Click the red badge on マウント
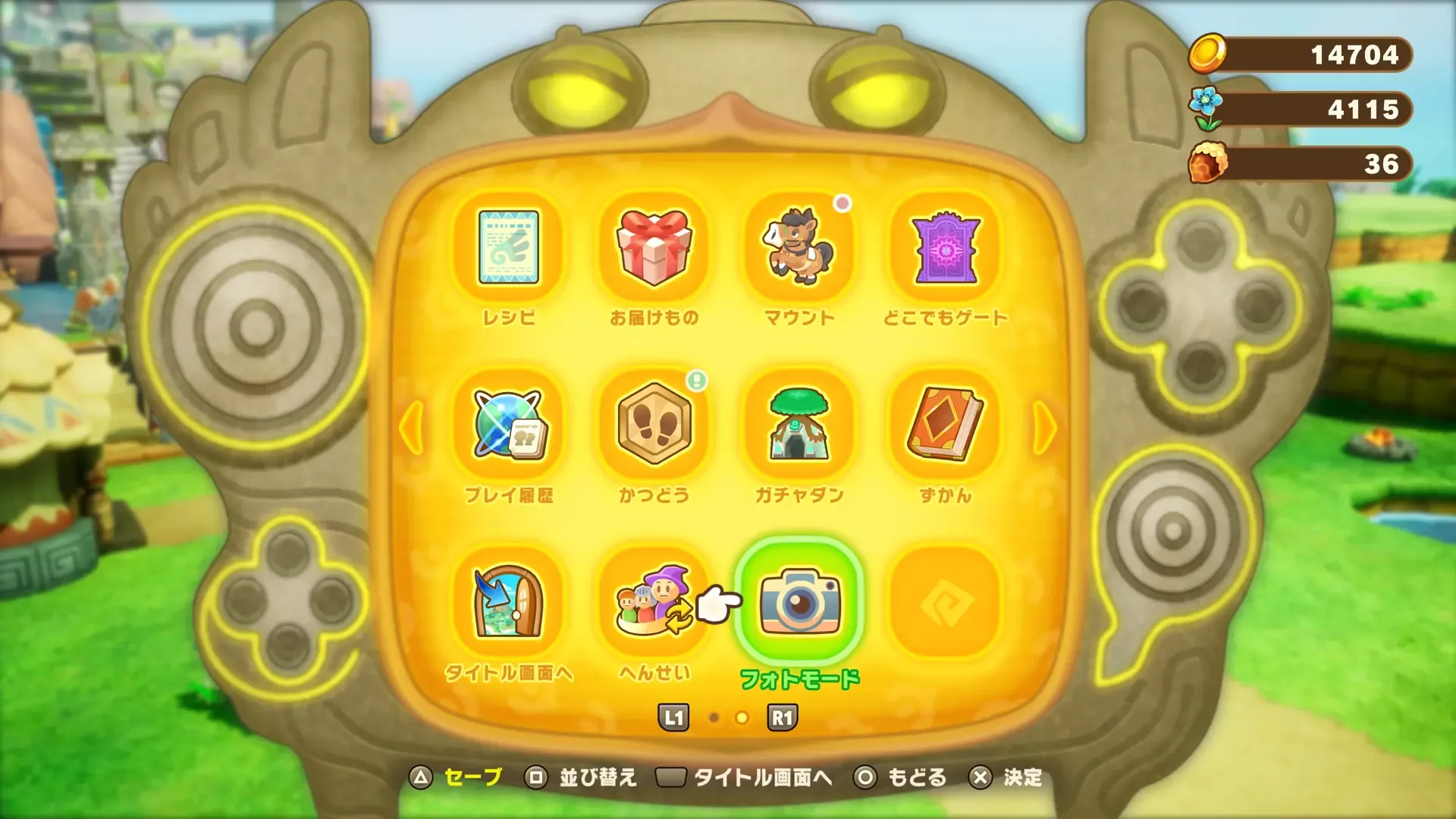This screenshot has width=1456, height=819. click(842, 203)
